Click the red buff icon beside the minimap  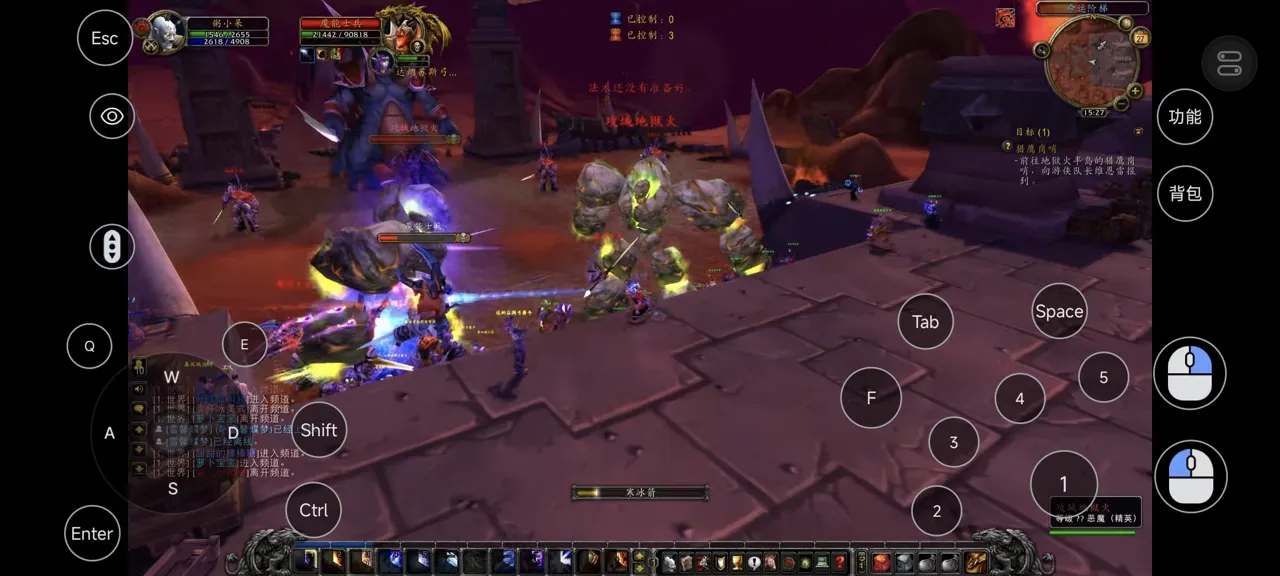[x=1005, y=18]
